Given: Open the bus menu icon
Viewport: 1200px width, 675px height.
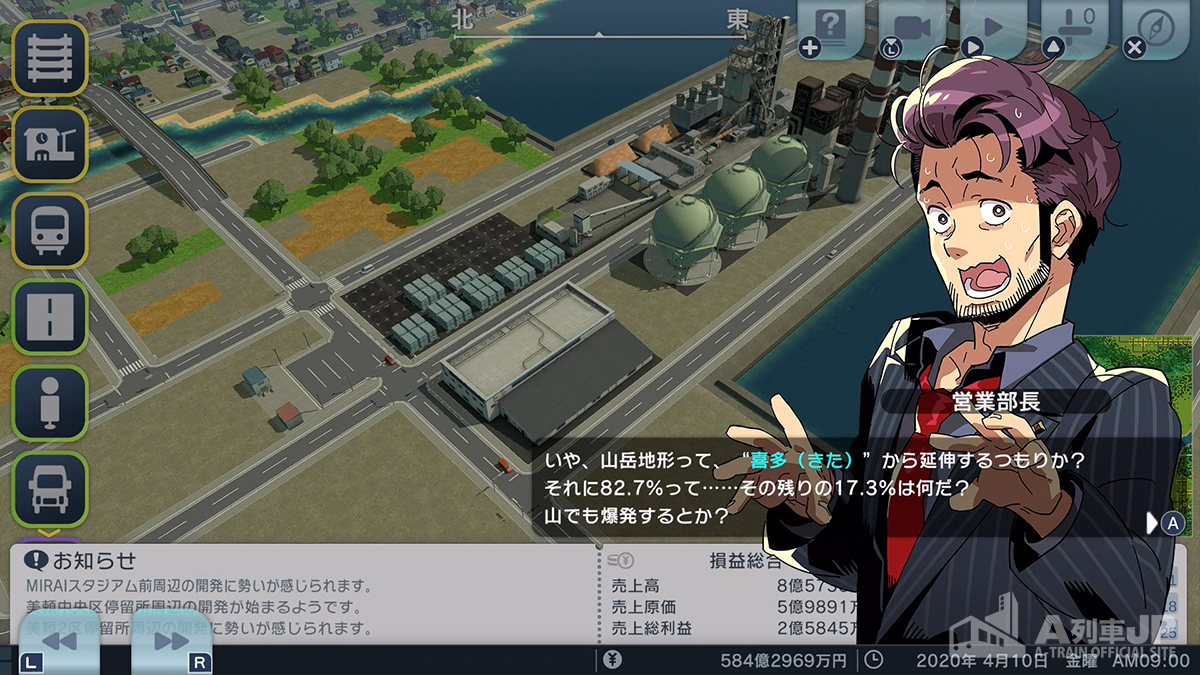Looking at the screenshot, I should 49,231.
